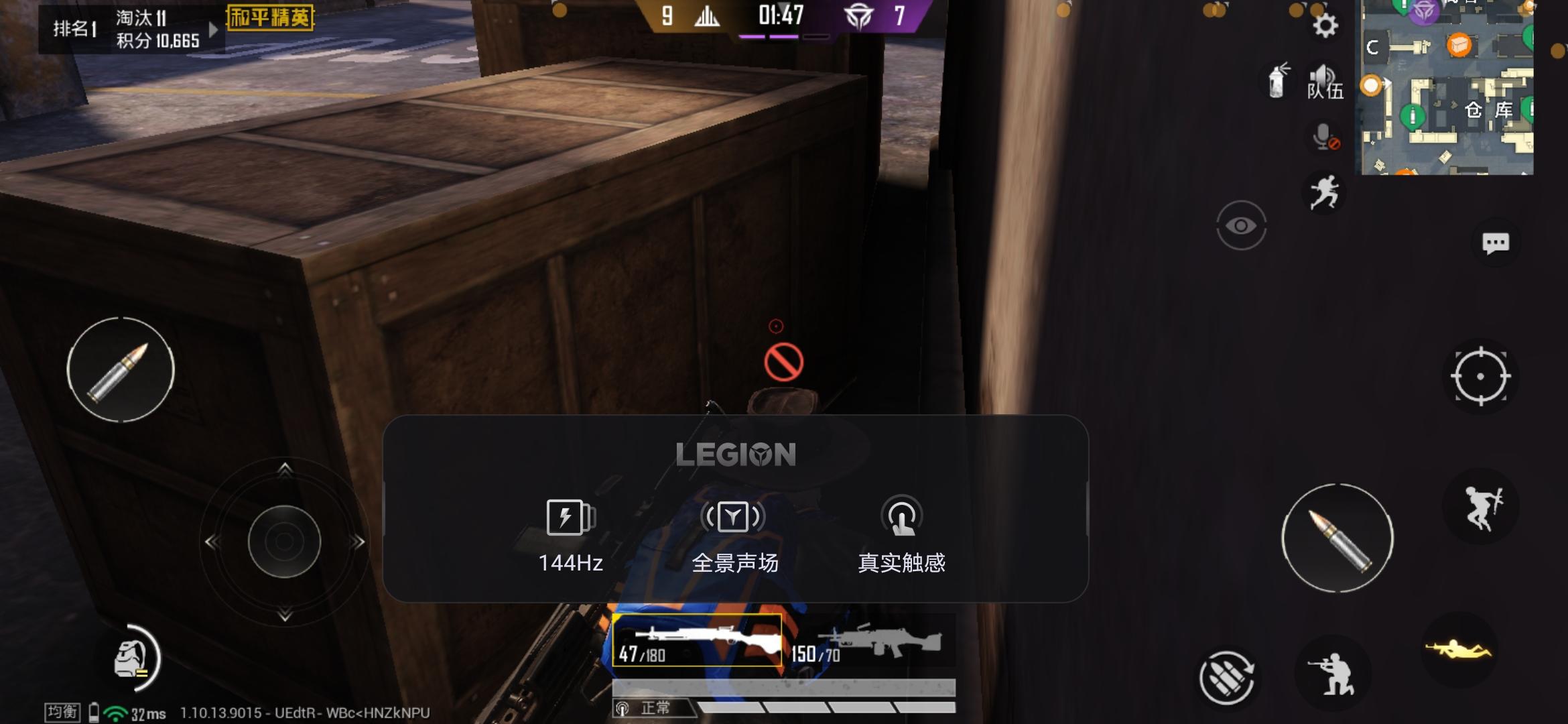Toggle 144Hz mode in the Legion panel
This screenshot has width=1568, height=724.
tap(568, 536)
